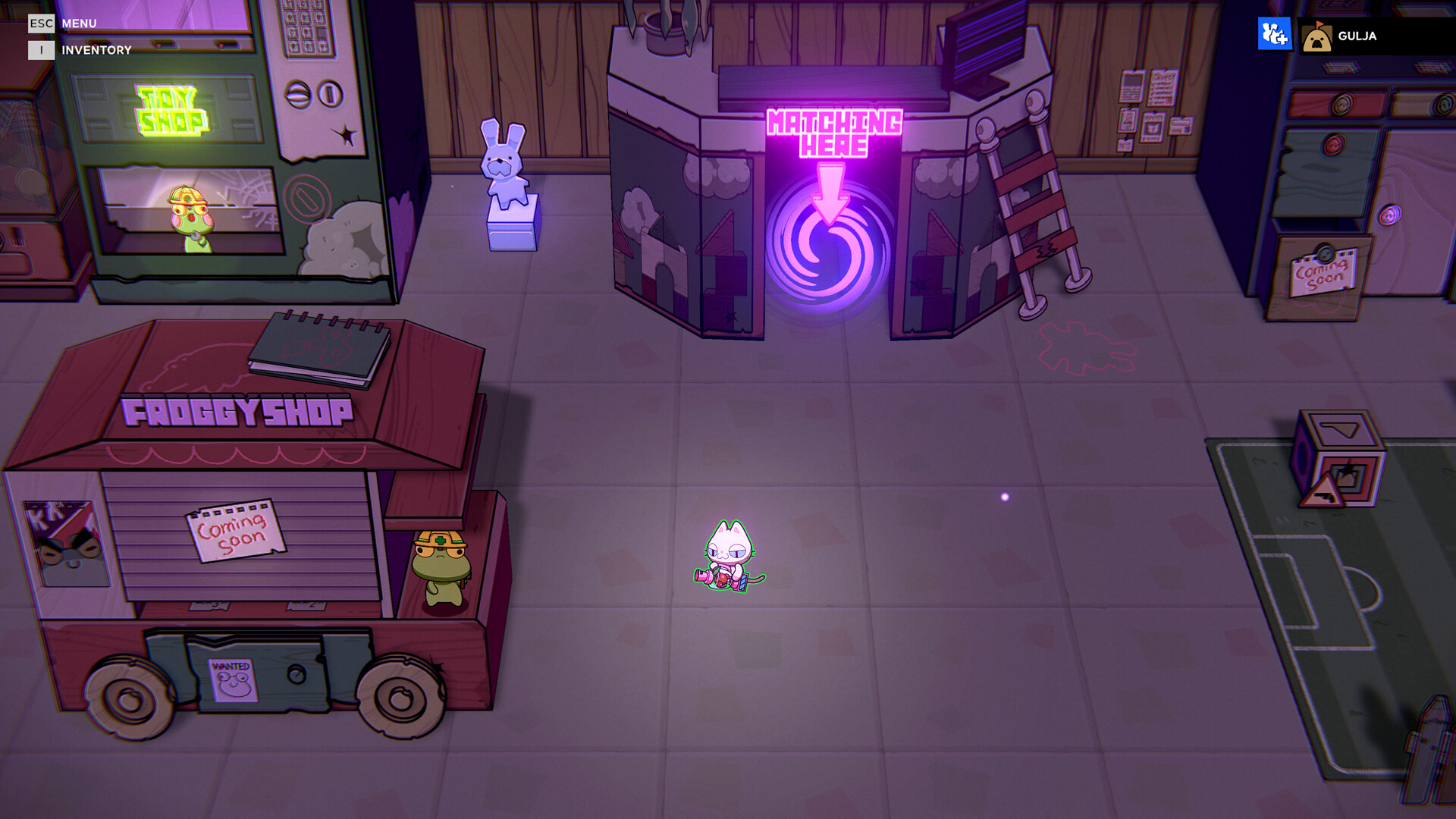Screen dimensions: 1456x819
Task: Open the Coming Soon note on the crate
Action: 1323,273
